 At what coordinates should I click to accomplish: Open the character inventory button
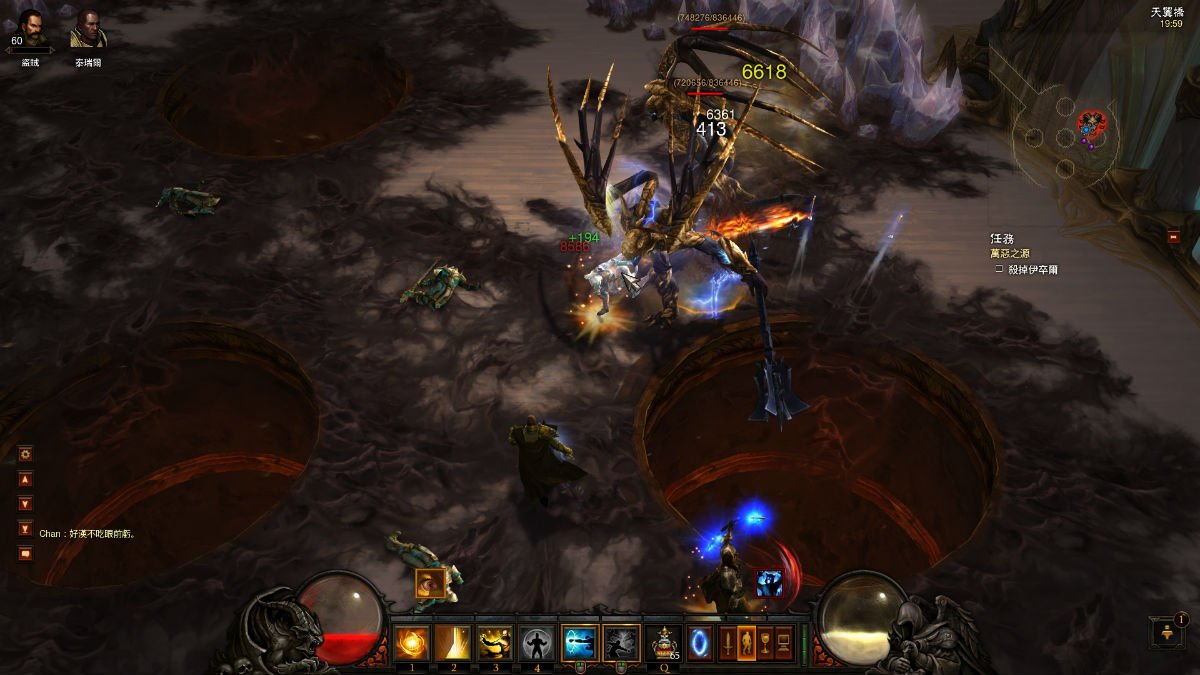[746, 642]
